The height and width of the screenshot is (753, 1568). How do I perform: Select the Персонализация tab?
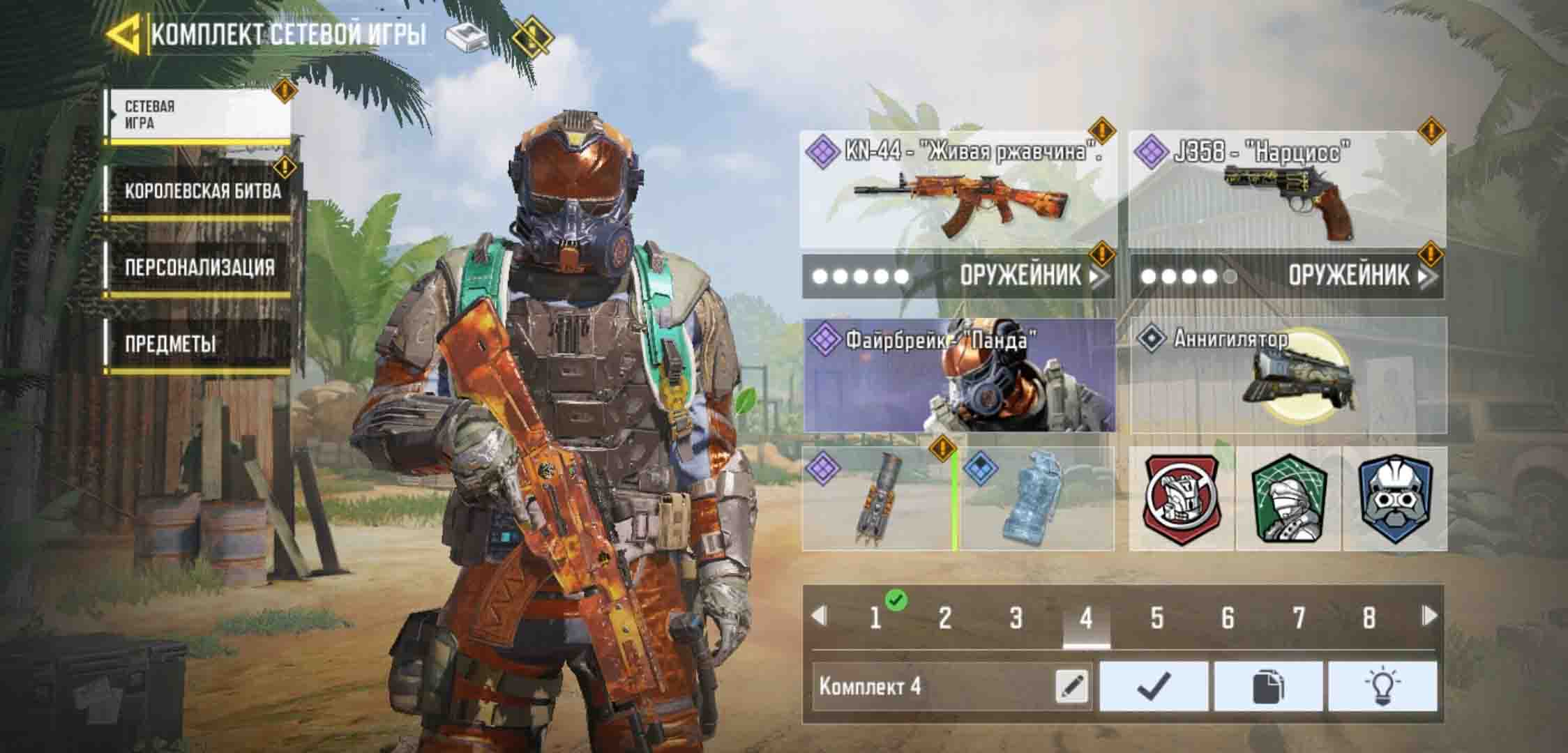[199, 268]
